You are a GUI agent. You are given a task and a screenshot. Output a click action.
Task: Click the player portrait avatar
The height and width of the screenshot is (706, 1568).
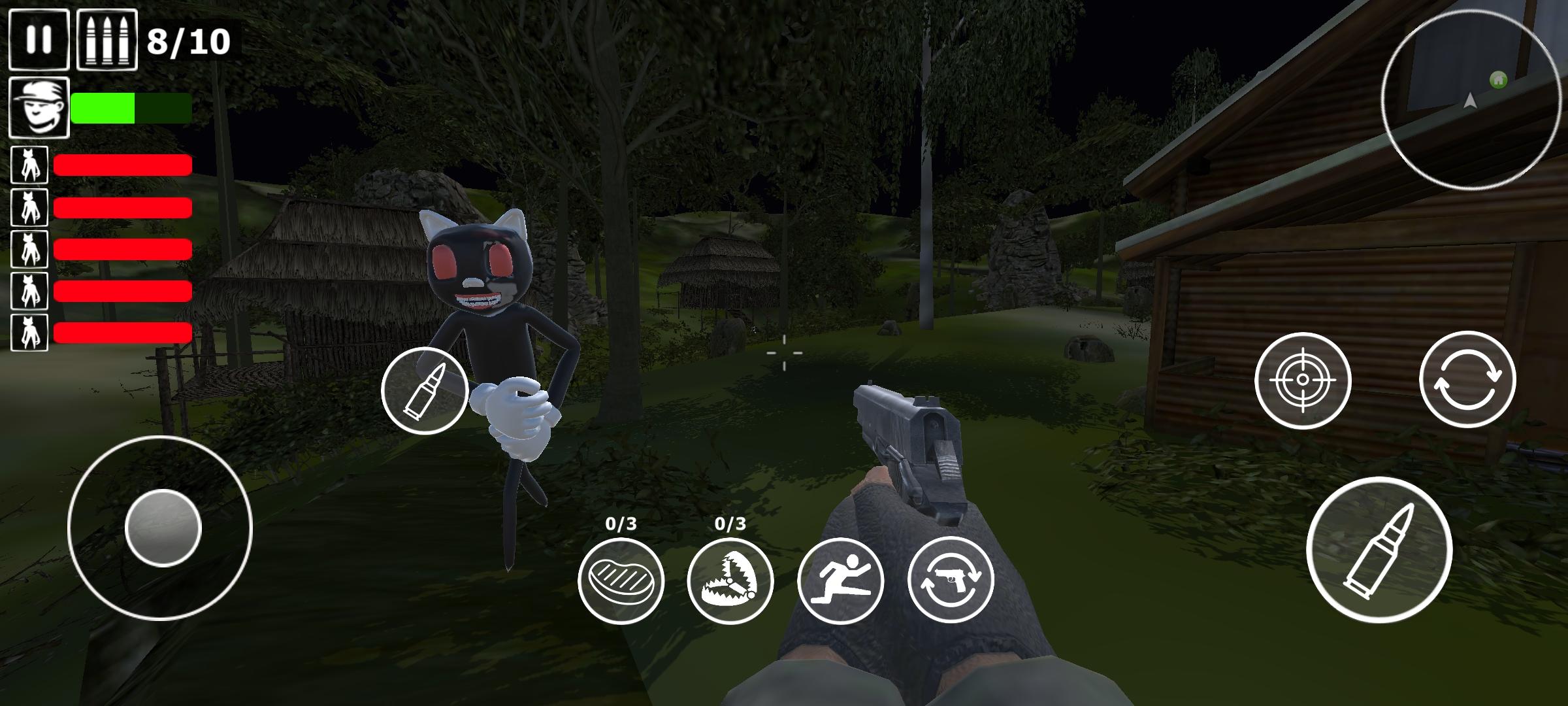(39, 107)
